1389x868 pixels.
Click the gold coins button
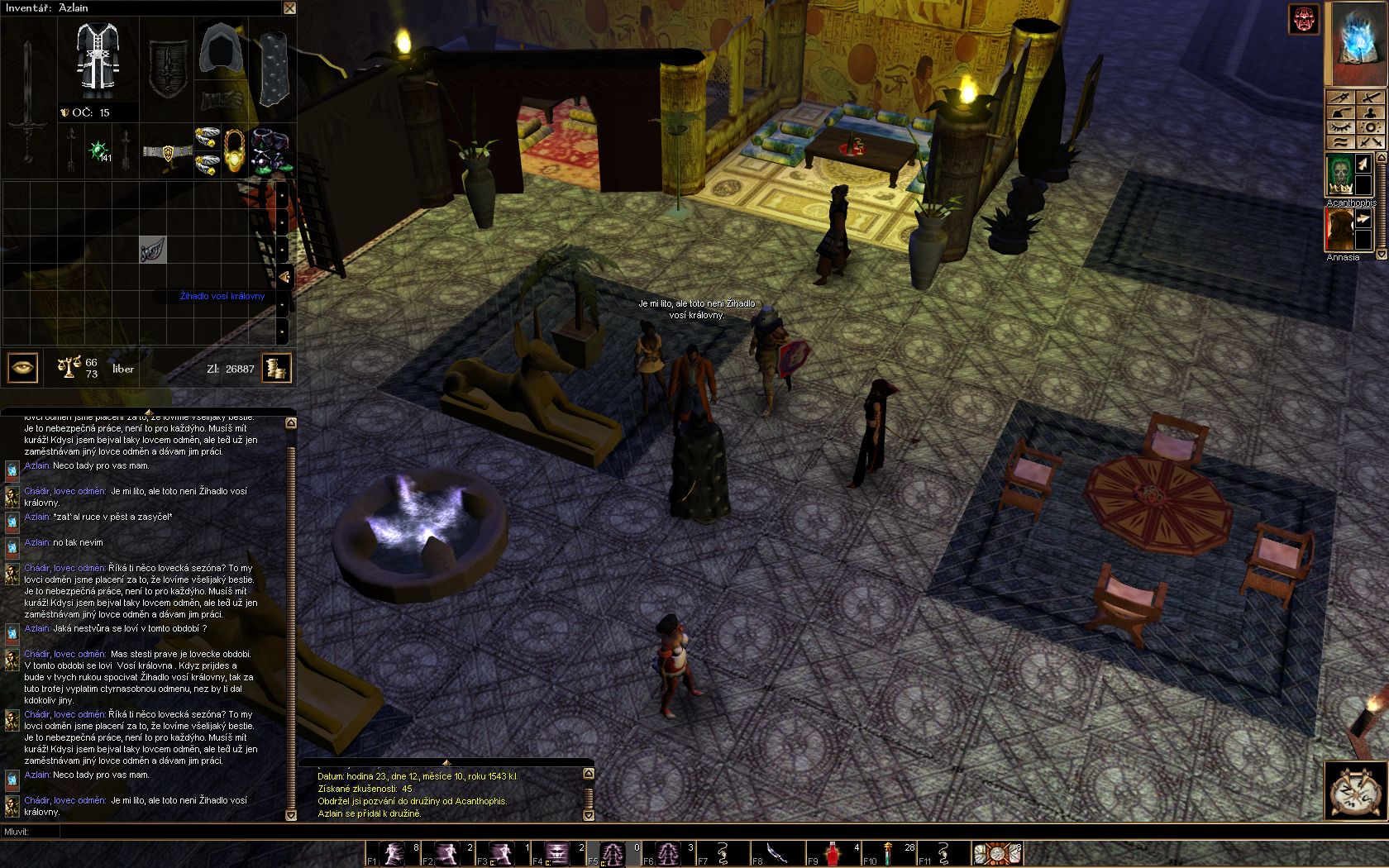(x=277, y=368)
